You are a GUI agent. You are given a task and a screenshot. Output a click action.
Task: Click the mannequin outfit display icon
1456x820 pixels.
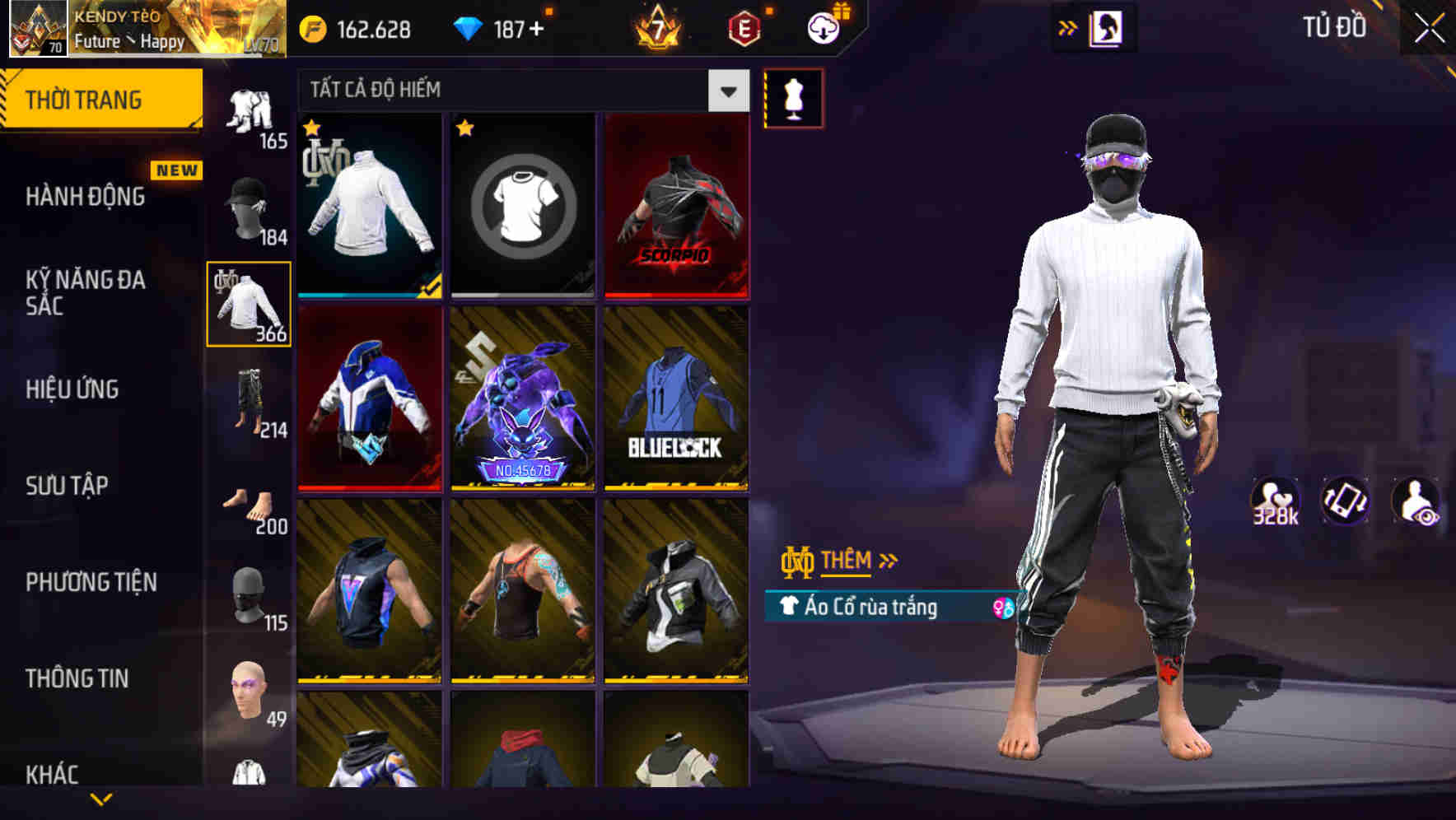793,97
